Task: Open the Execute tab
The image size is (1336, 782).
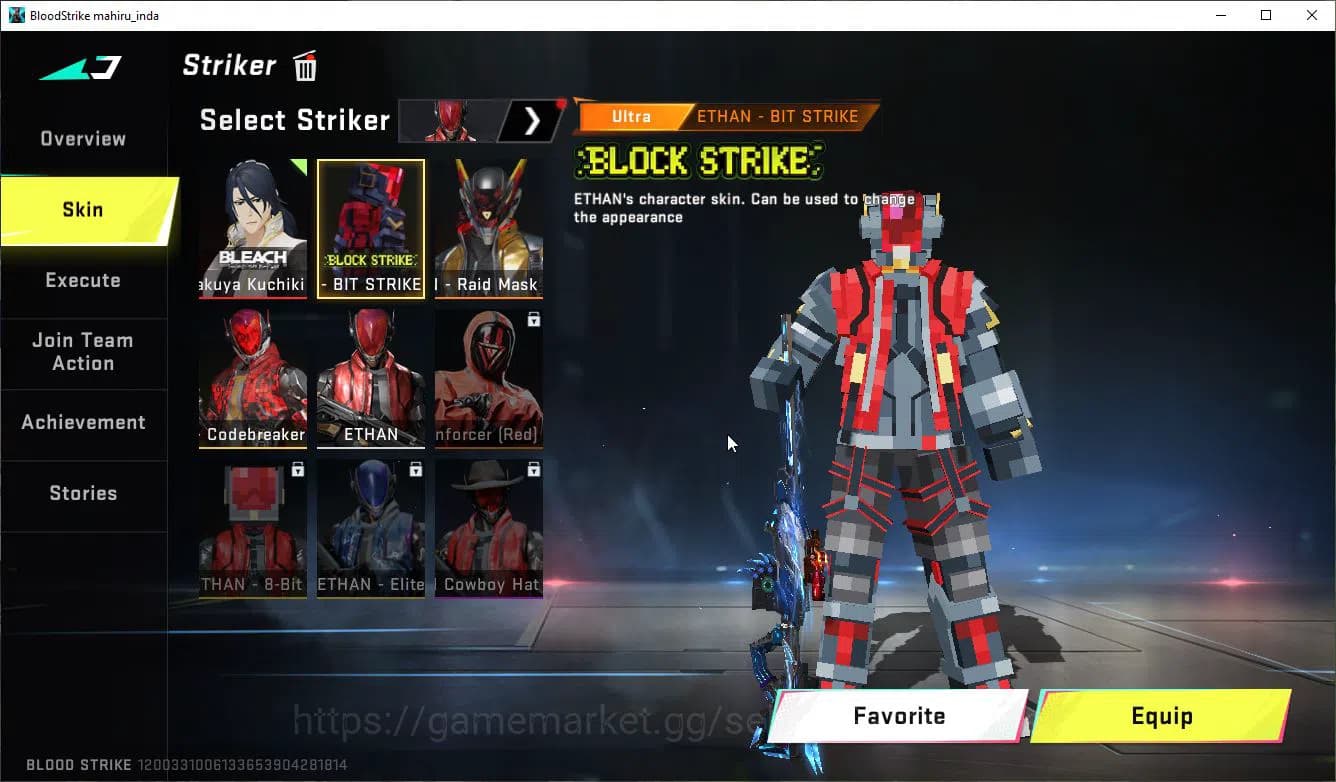Action: [83, 281]
